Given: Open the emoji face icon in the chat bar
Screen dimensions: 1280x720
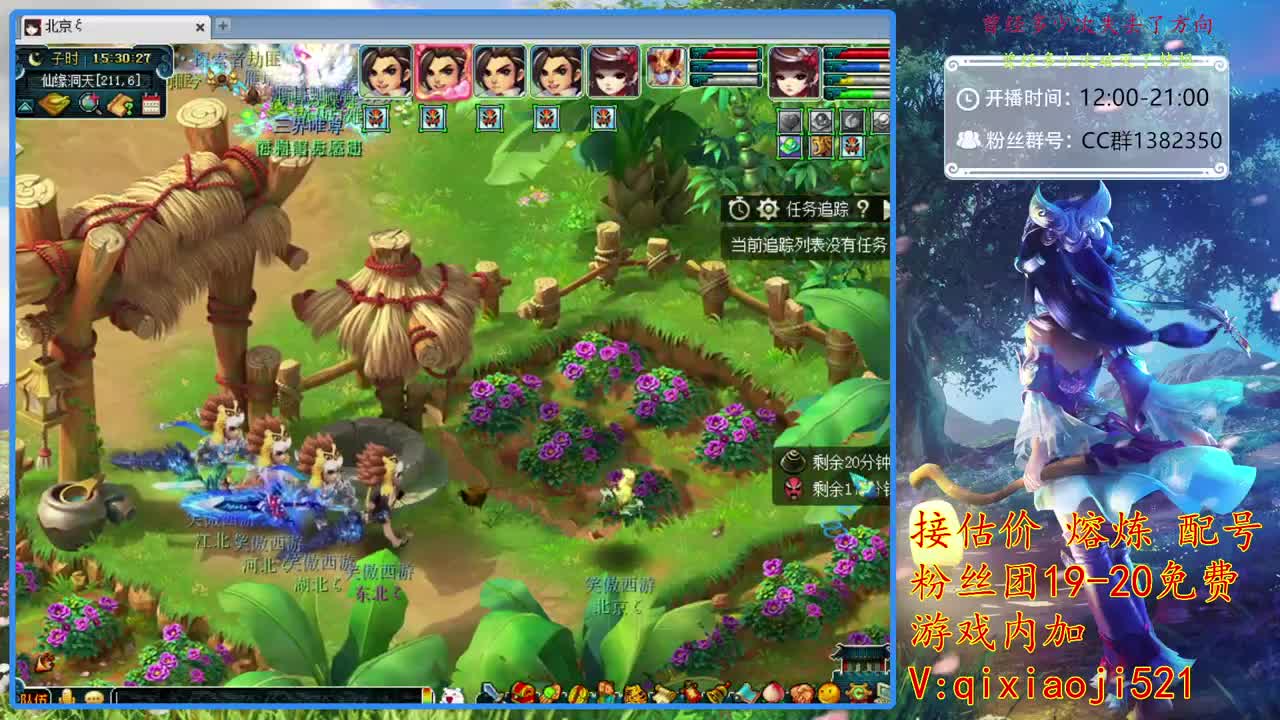Looking at the screenshot, I should (x=94, y=698).
